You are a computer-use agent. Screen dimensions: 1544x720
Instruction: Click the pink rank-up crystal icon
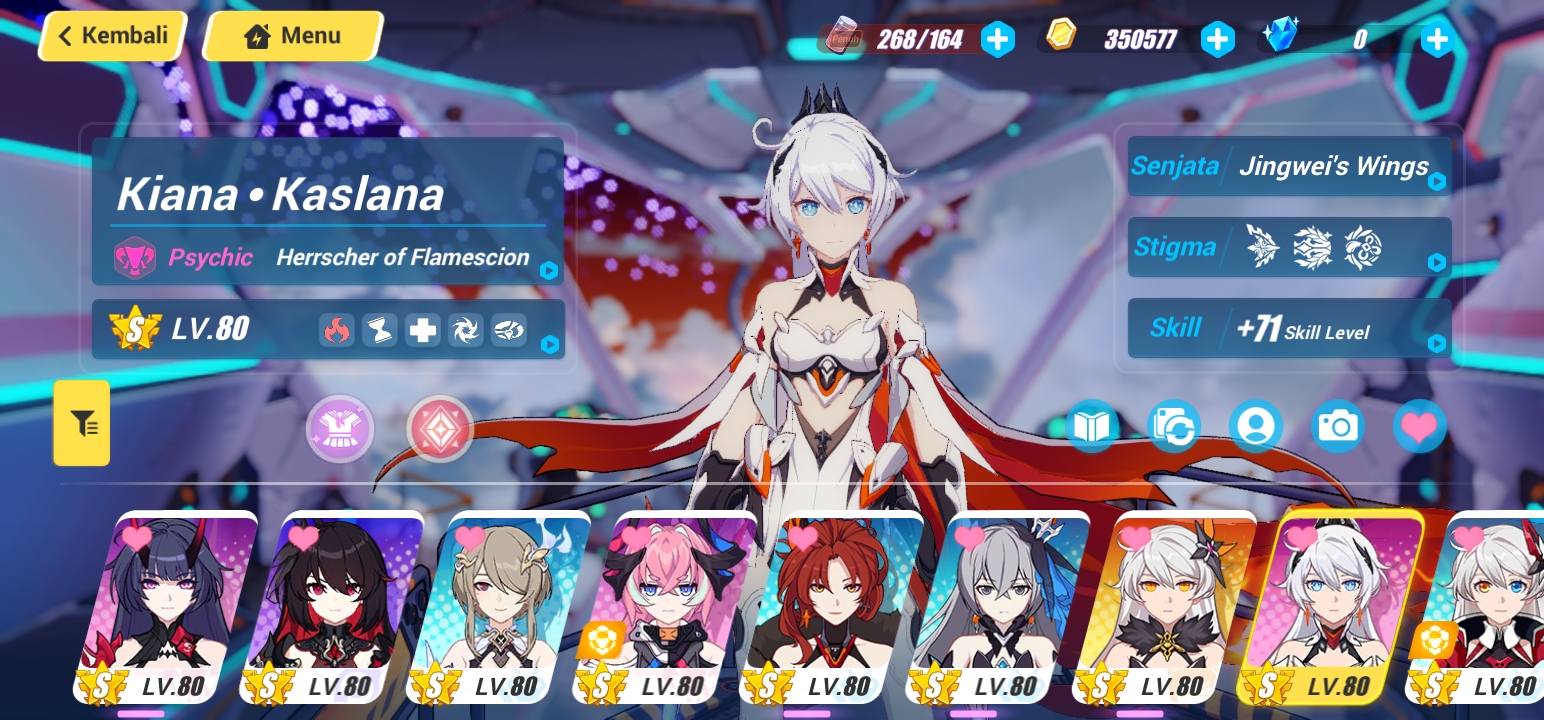coord(438,428)
